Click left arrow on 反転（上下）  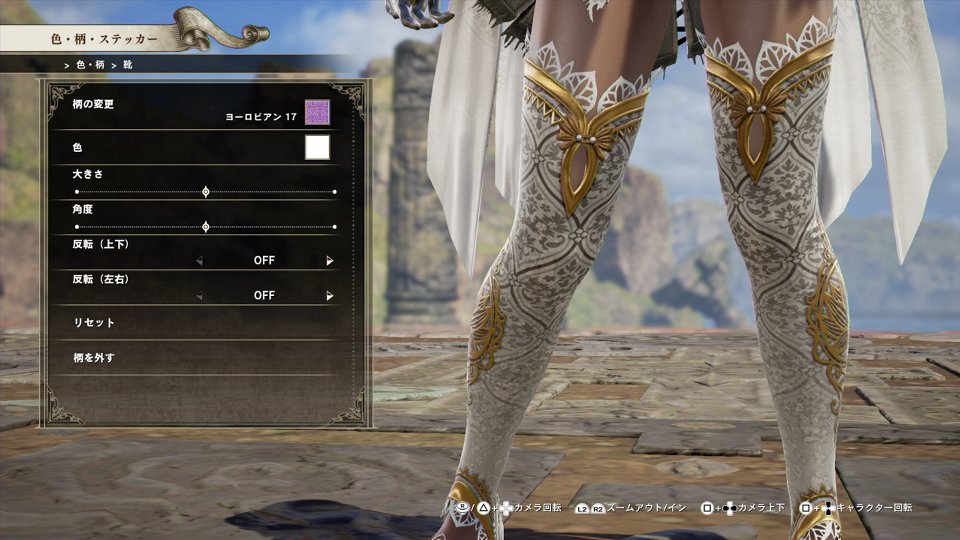tap(199, 261)
